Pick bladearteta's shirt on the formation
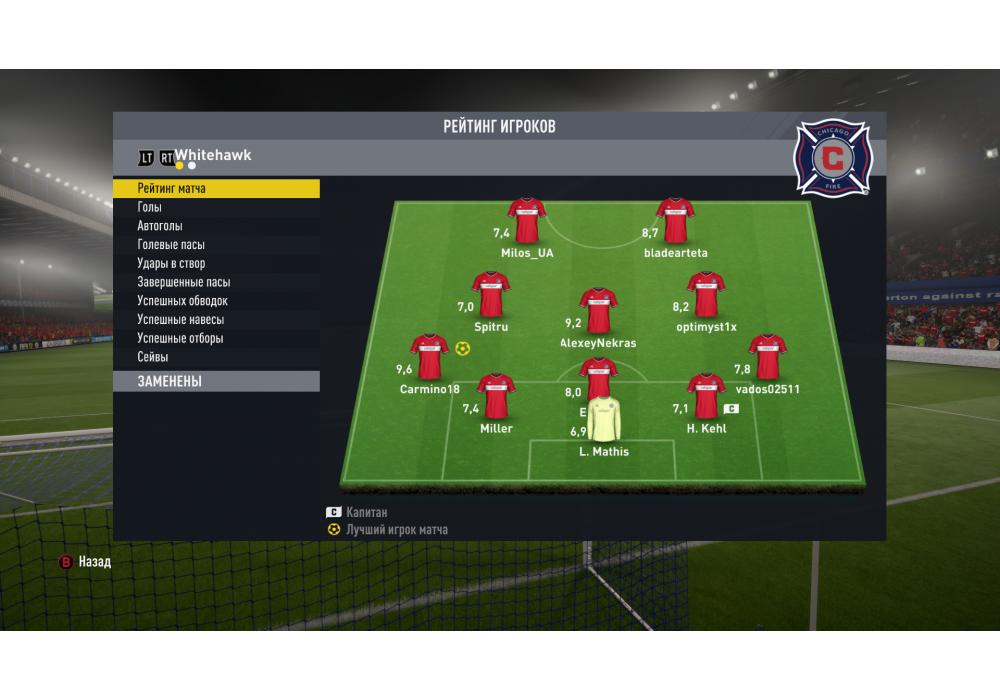The image size is (1000, 700). tap(675, 221)
